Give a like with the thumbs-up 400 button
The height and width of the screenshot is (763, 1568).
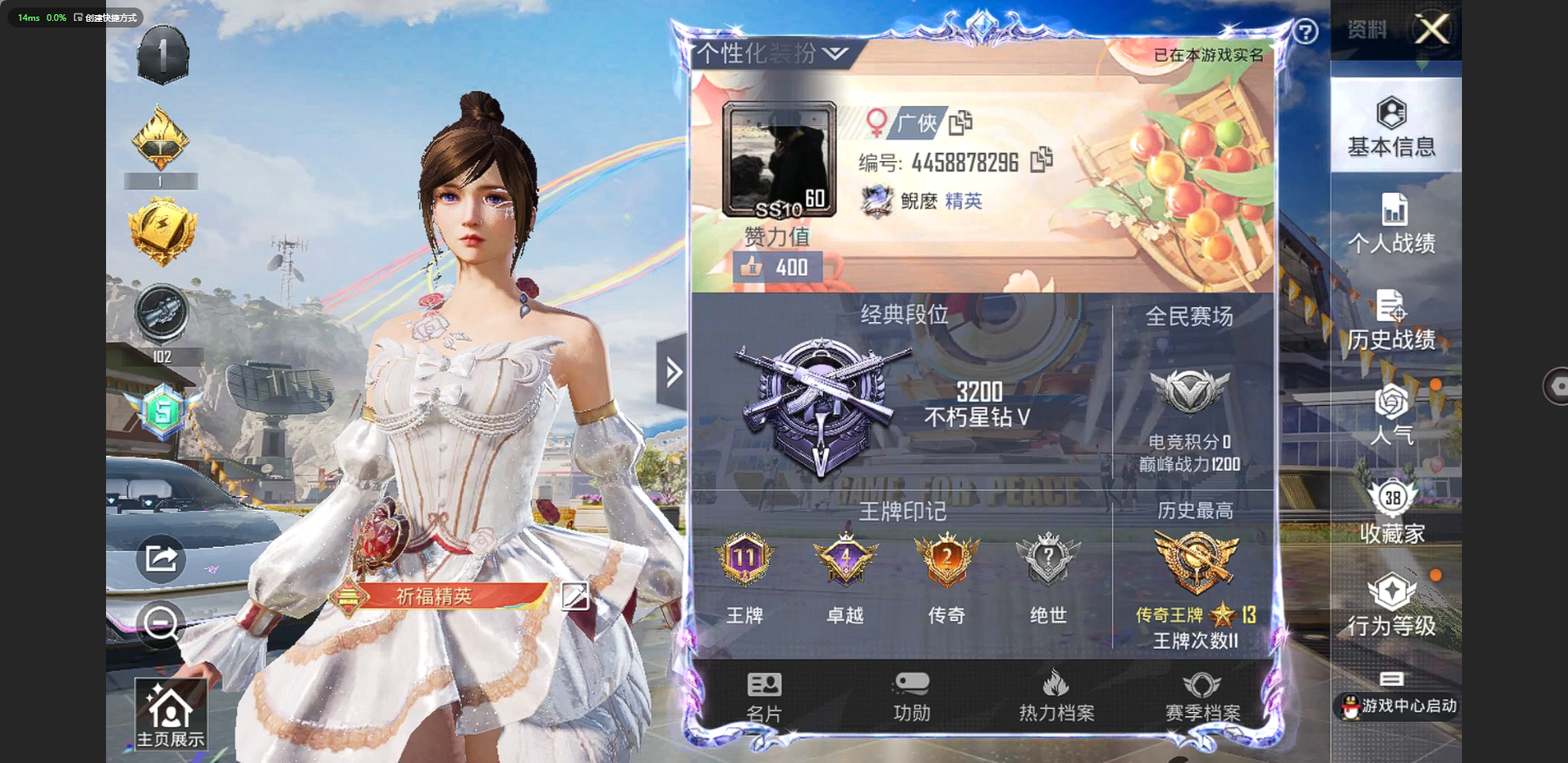tap(777, 267)
